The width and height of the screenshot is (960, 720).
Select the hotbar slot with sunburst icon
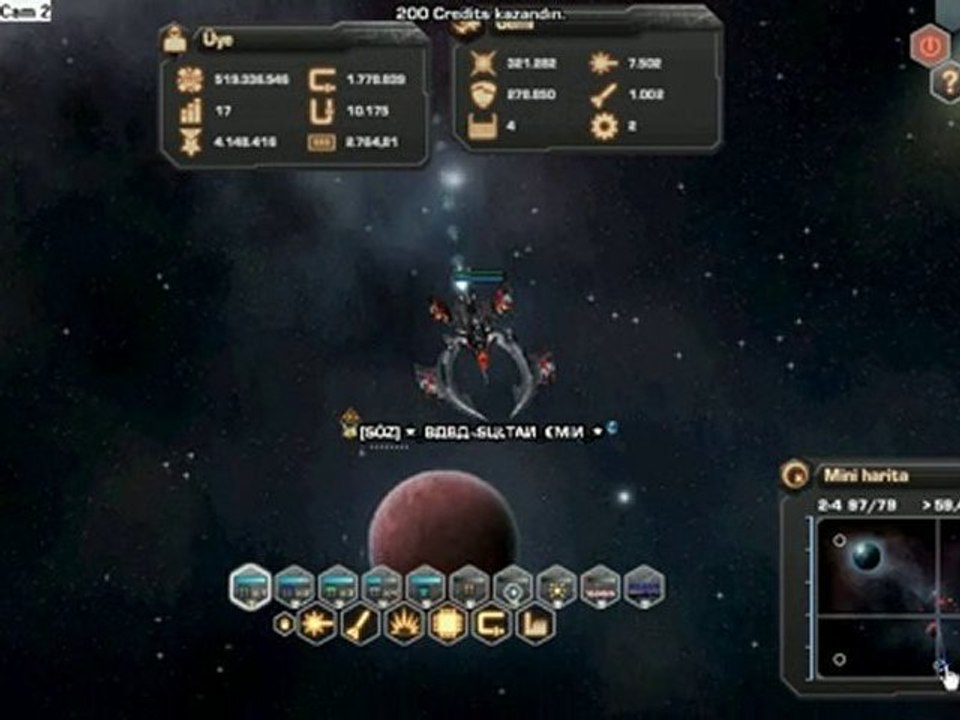pos(556,587)
